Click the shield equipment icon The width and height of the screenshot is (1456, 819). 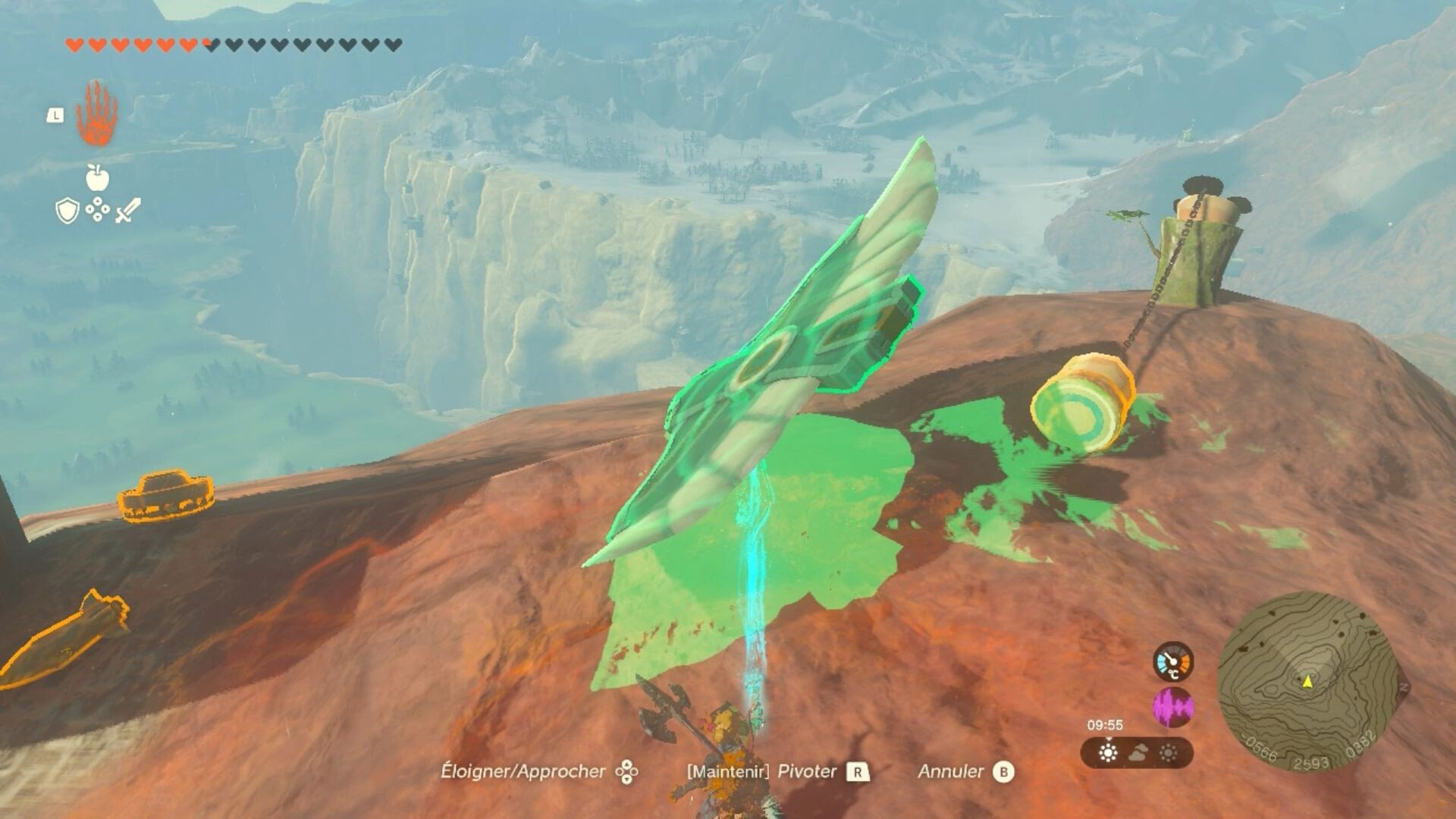point(66,210)
